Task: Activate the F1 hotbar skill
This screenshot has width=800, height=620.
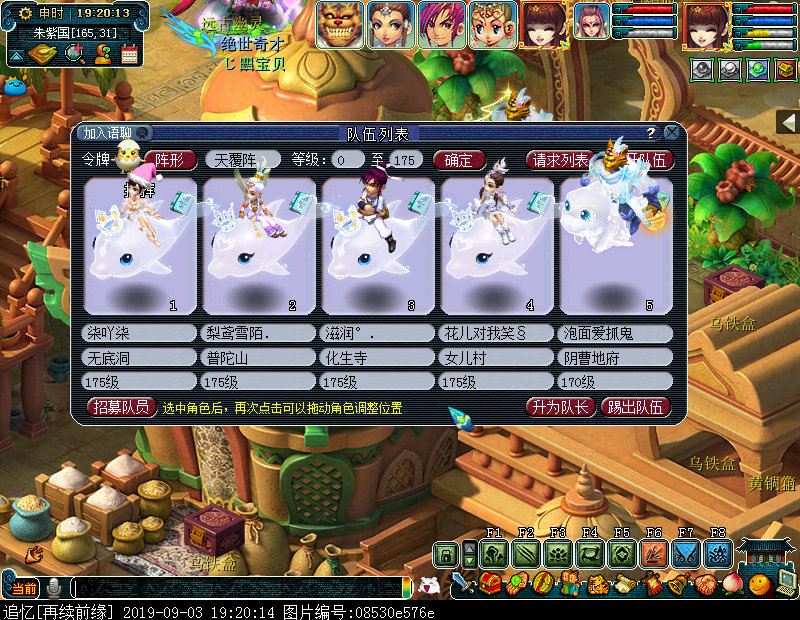Action: point(493,554)
